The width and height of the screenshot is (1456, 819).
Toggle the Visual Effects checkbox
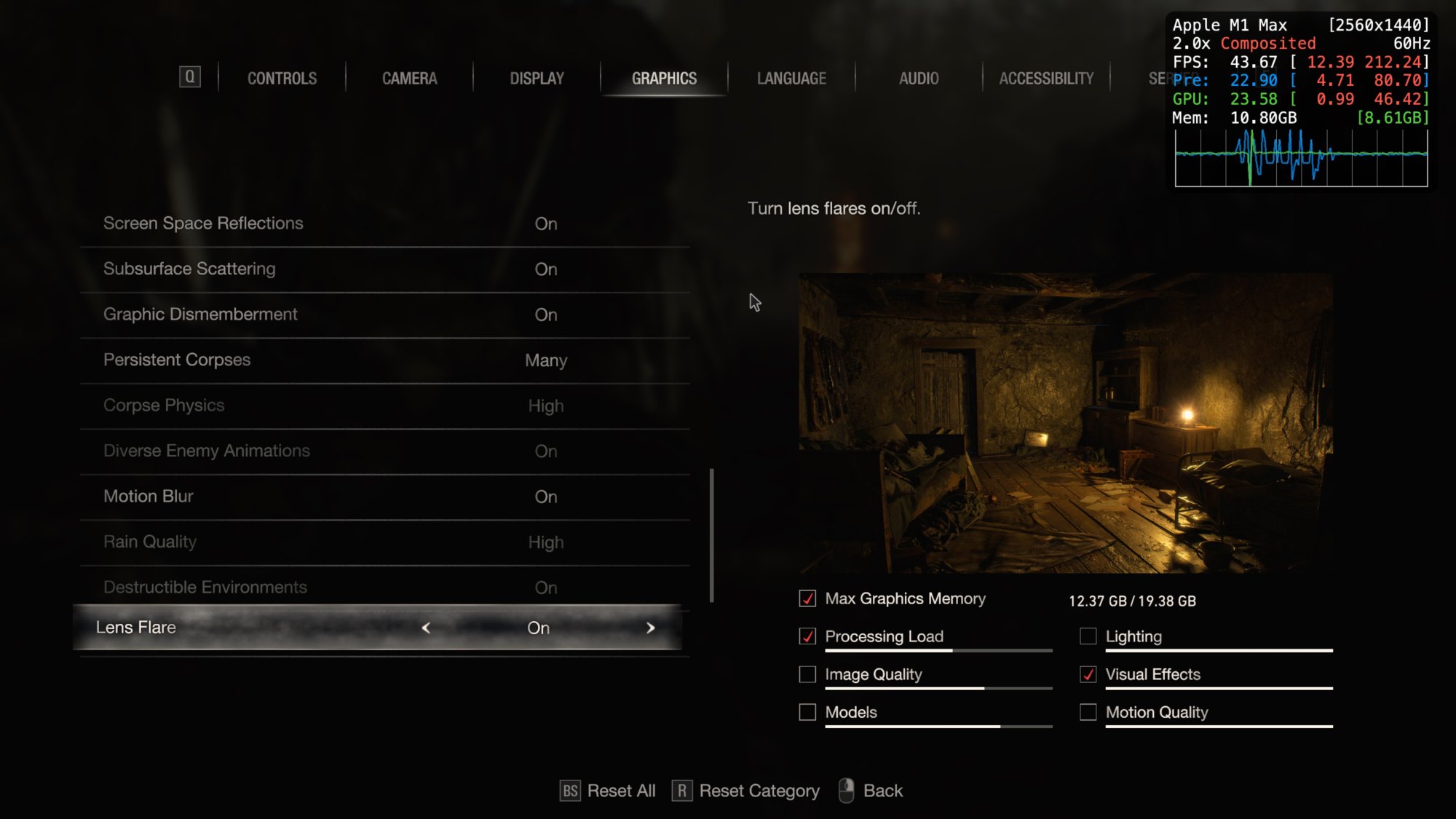(1088, 674)
